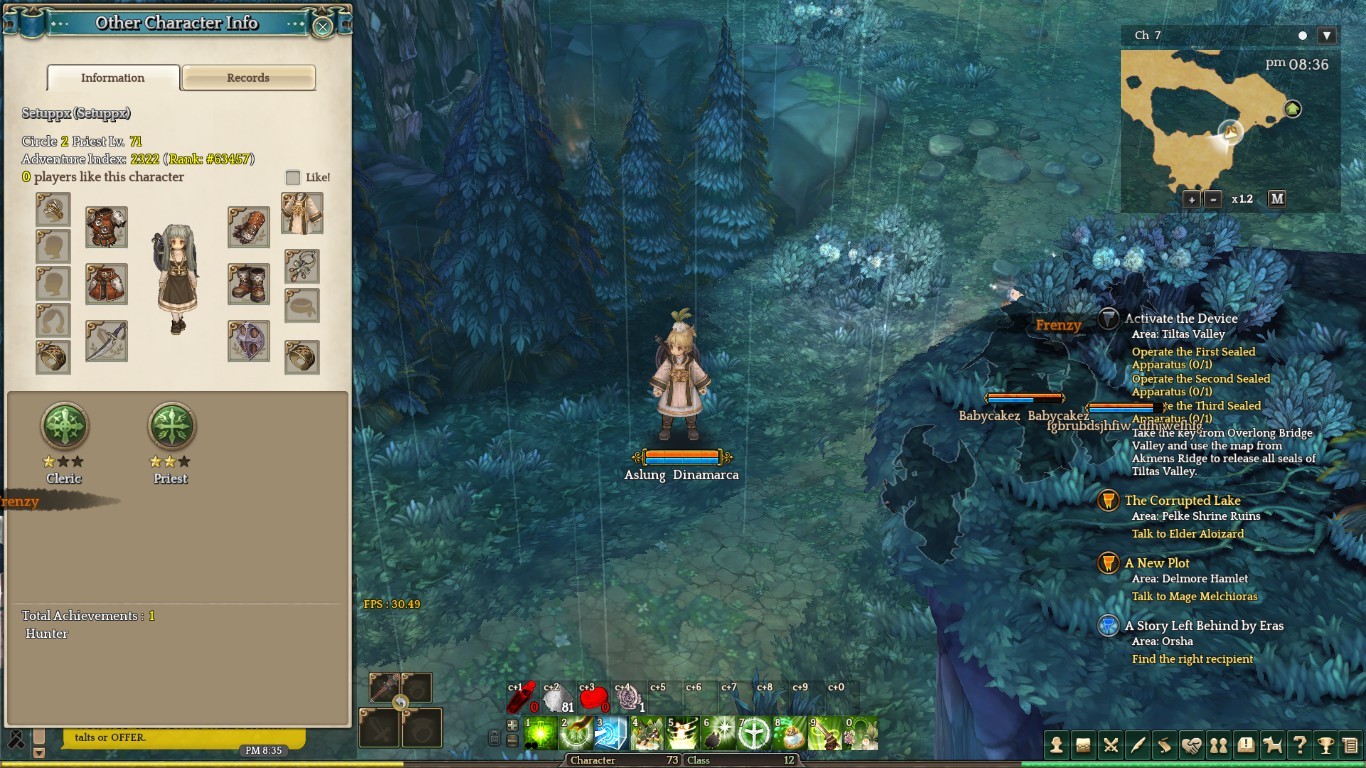Open the channel dropdown arrow
The width and height of the screenshot is (1366, 768).
click(x=1327, y=36)
